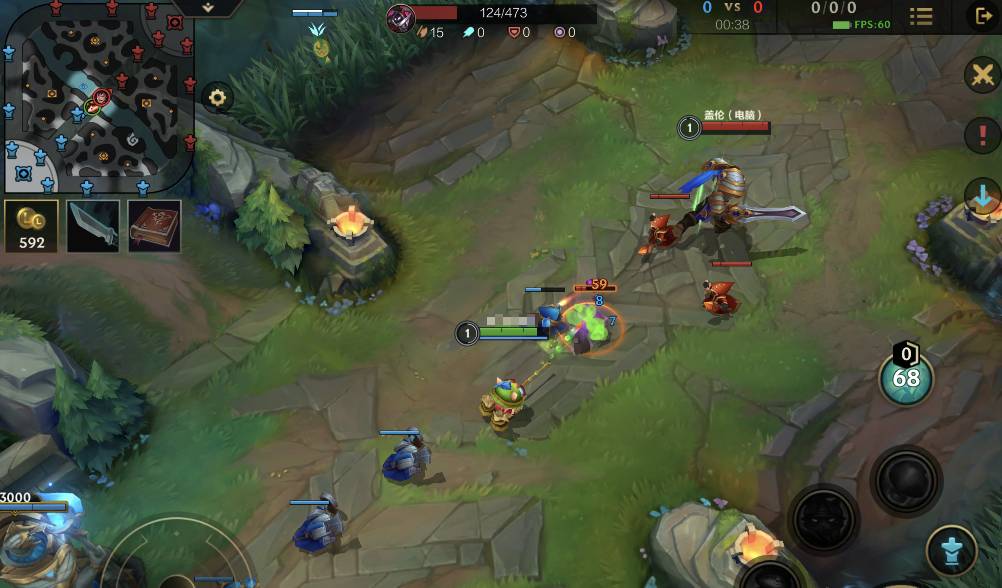Open the scoreboard list menu
Viewport: 1002px width, 588px height.
coord(920,17)
